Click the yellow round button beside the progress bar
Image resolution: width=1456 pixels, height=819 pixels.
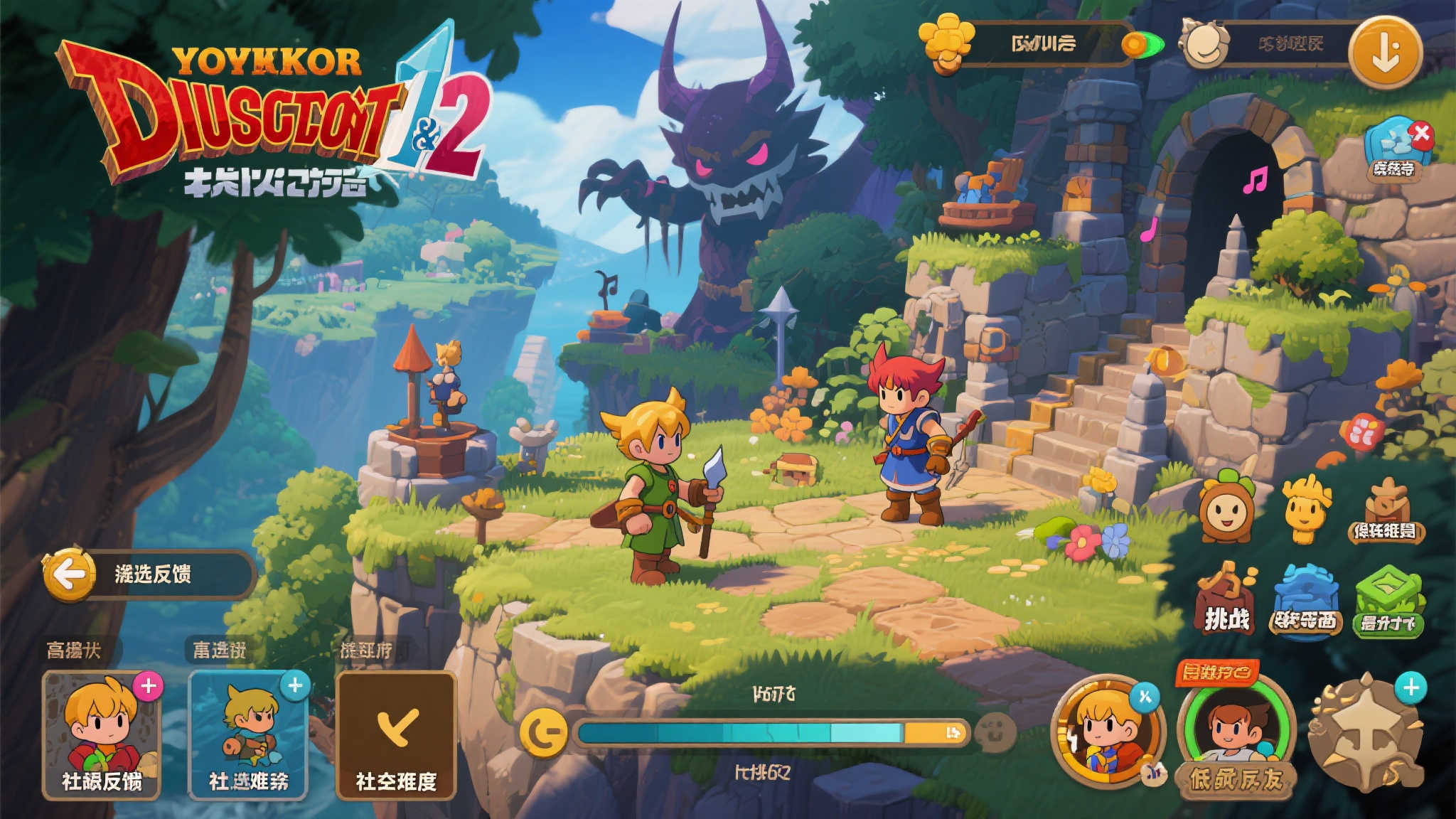pos(544,734)
